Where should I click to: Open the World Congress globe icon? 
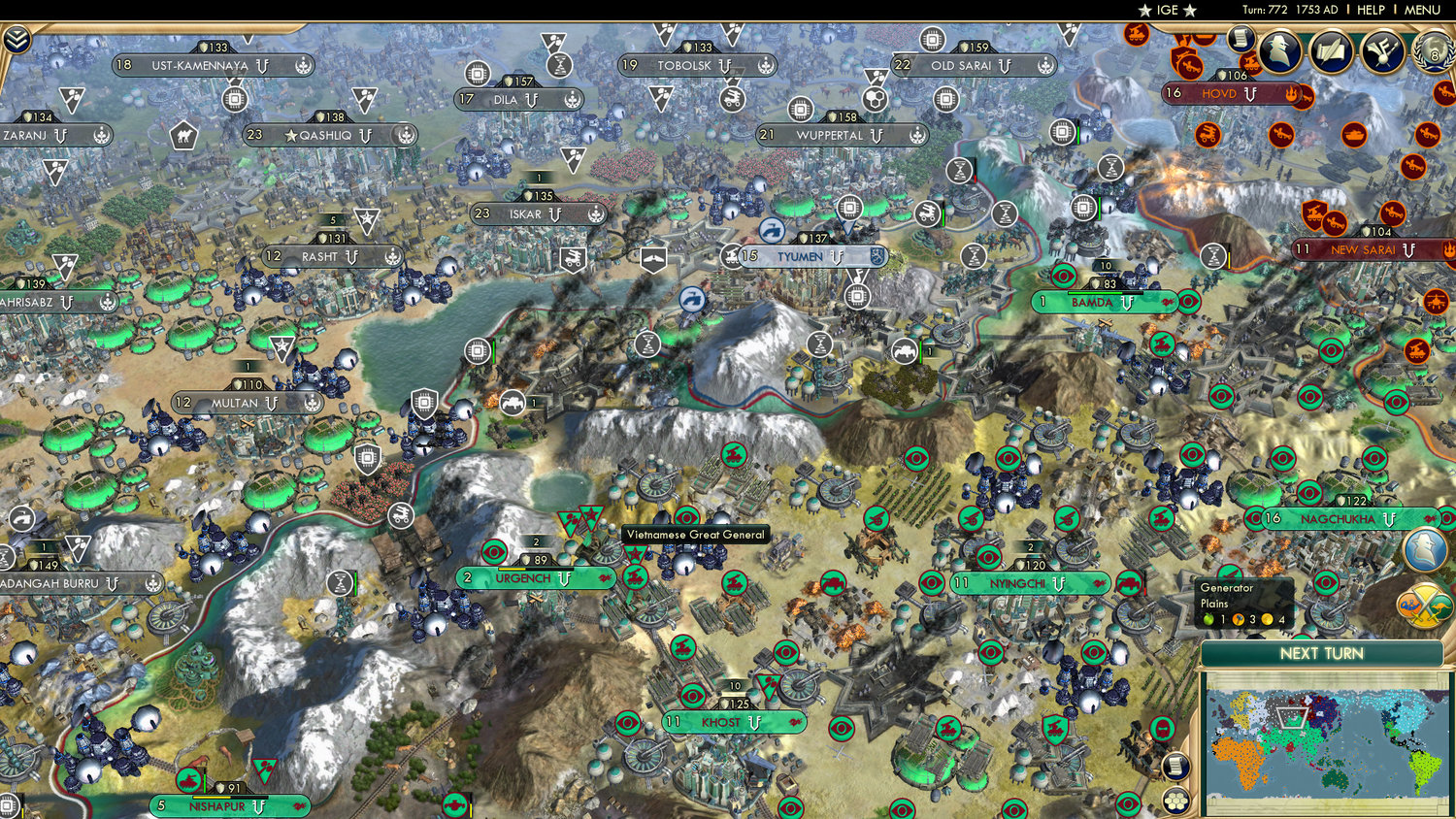(x=1434, y=55)
